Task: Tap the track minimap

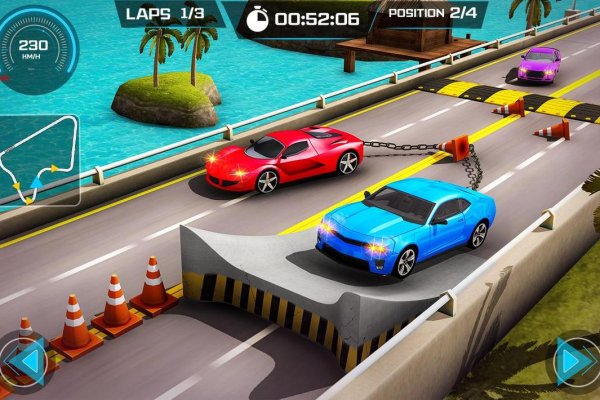Action: point(40,160)
